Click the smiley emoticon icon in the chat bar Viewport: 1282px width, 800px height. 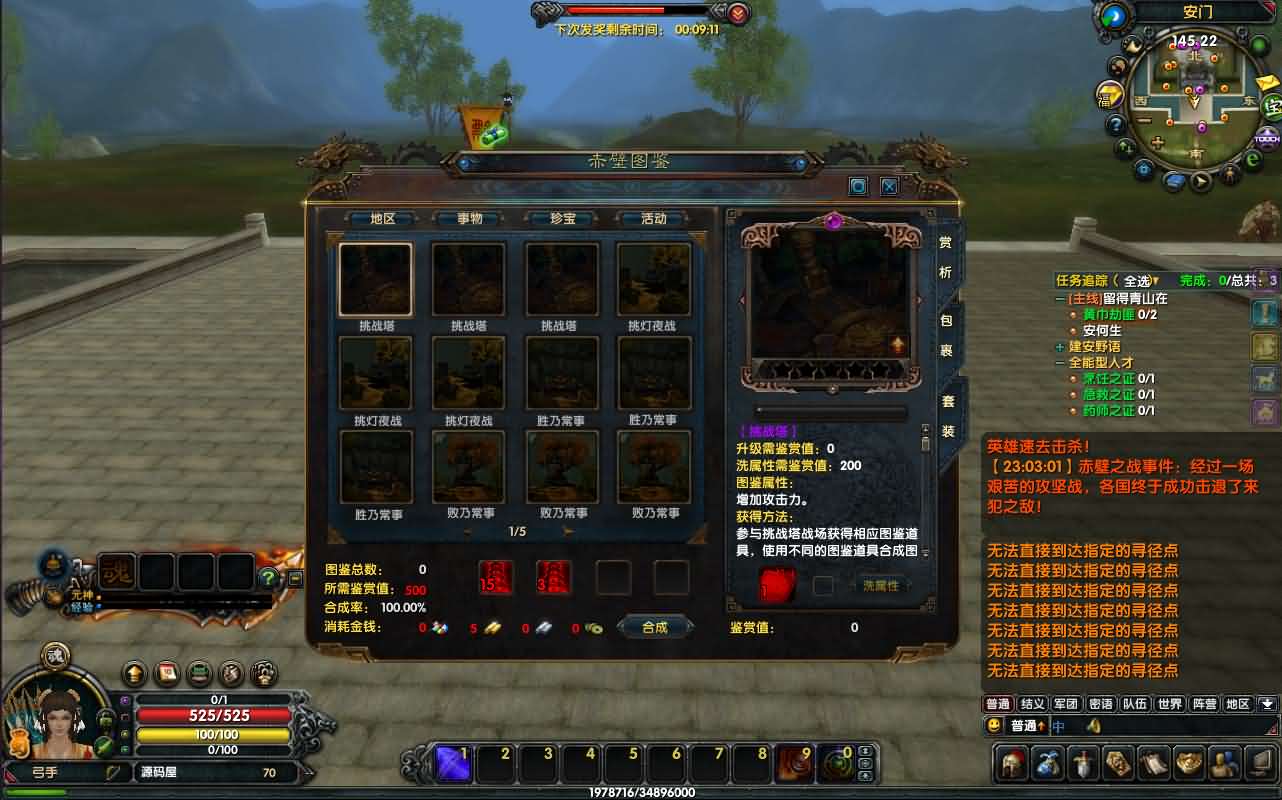pyautogui.click(x=994, y=727)
